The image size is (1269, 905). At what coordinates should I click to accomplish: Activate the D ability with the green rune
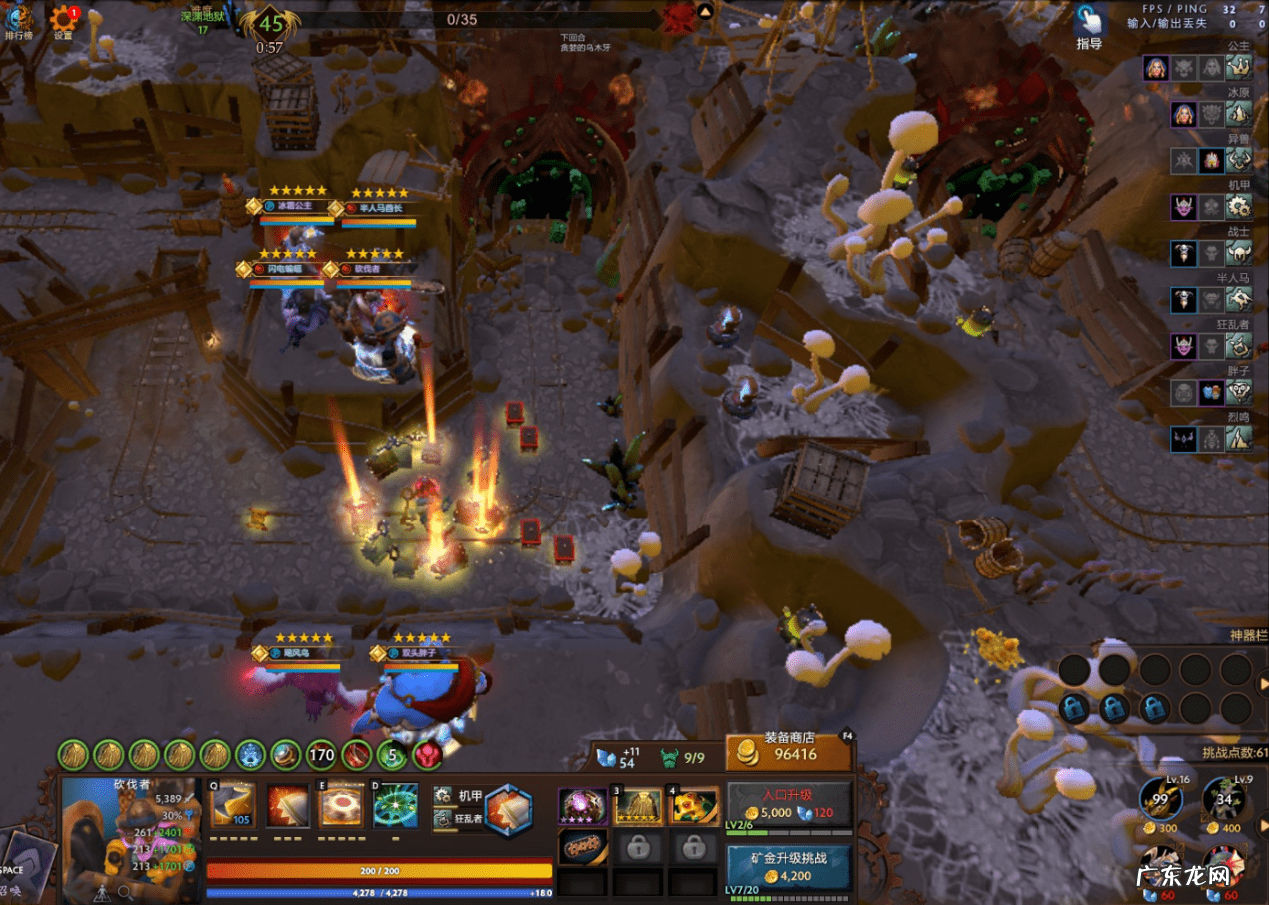396,805
